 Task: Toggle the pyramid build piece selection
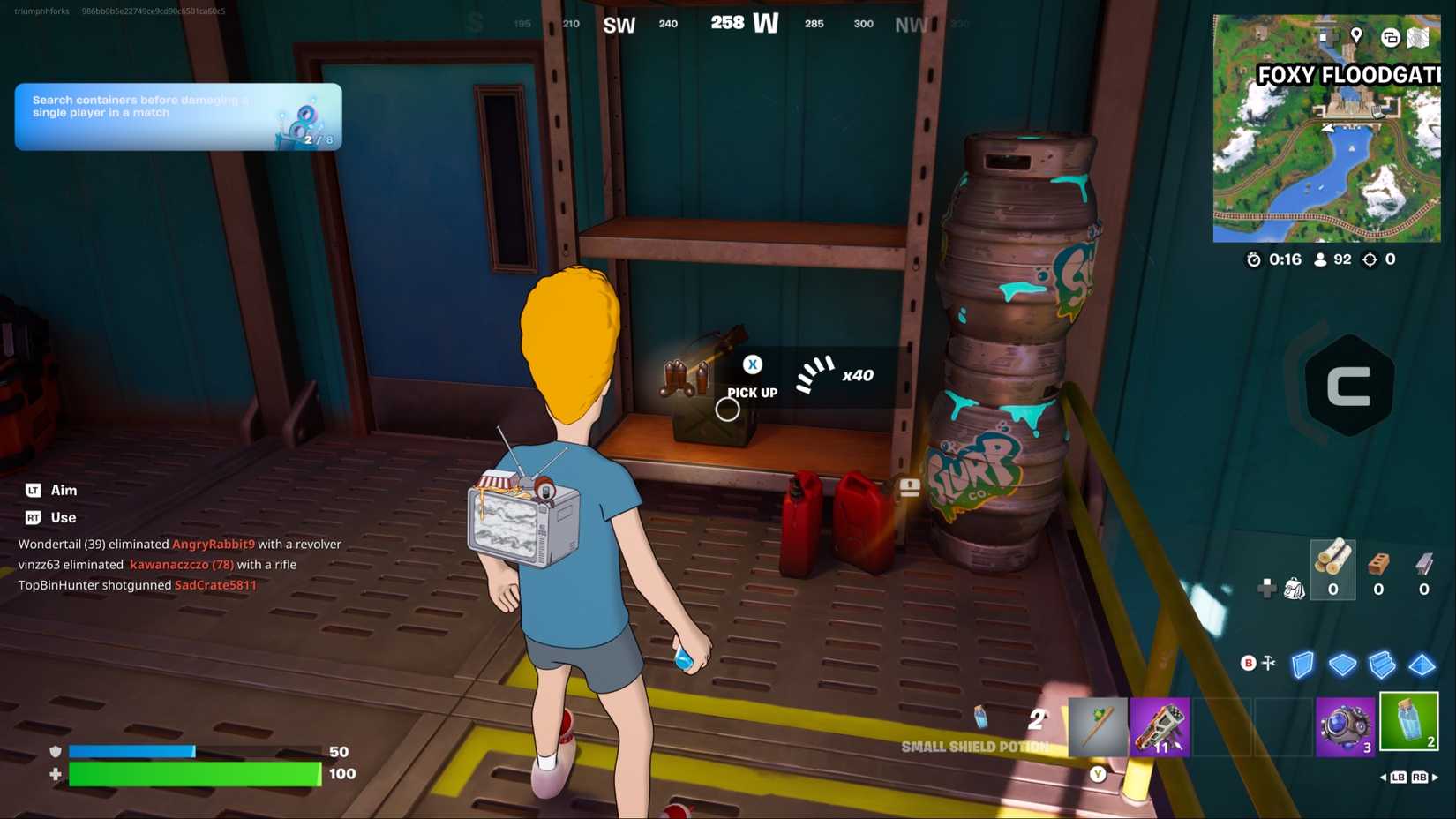(x=1420, y=665)
